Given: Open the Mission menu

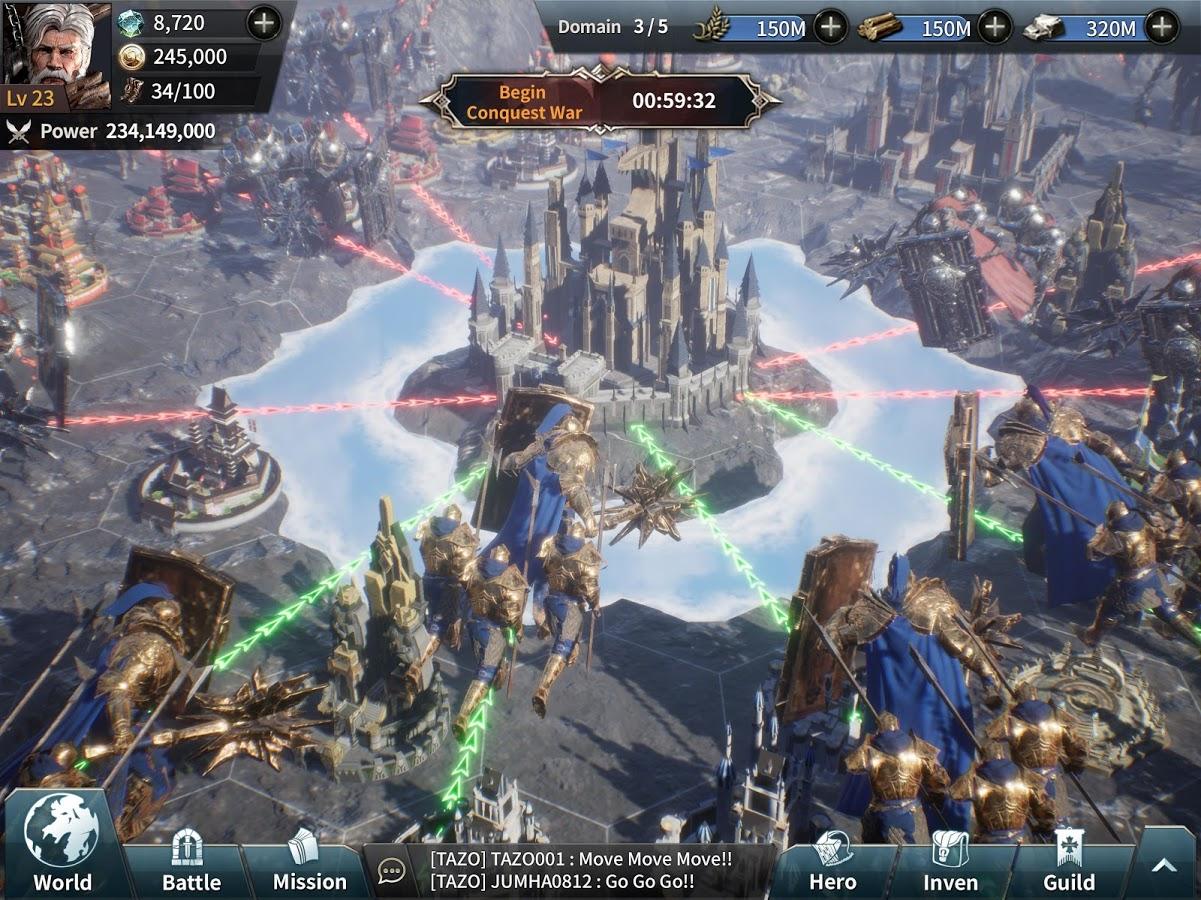Looking at the screenshot, I should (x=309, y=862).
